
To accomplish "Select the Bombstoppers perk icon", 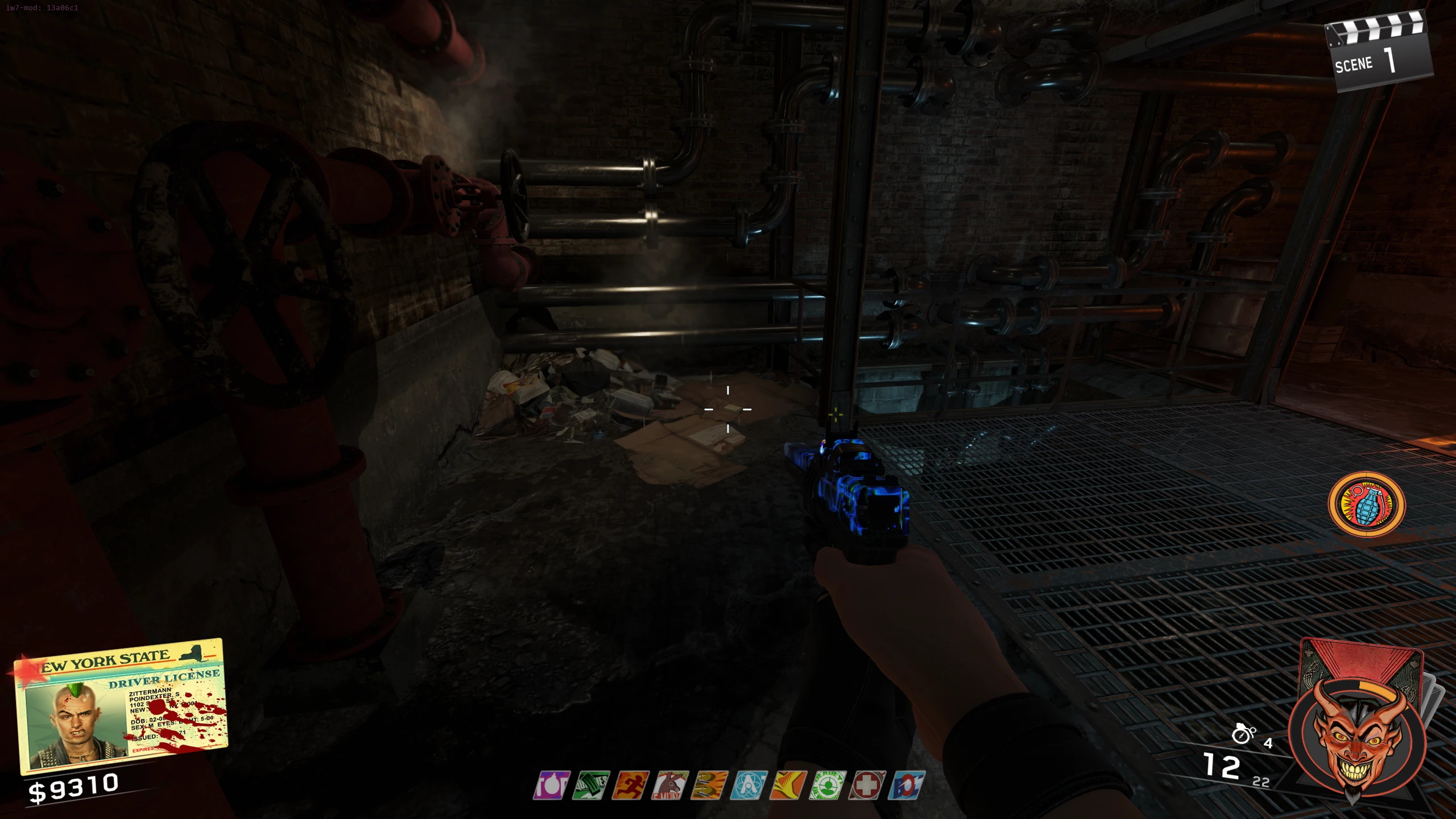I will [x=551, y=785].
